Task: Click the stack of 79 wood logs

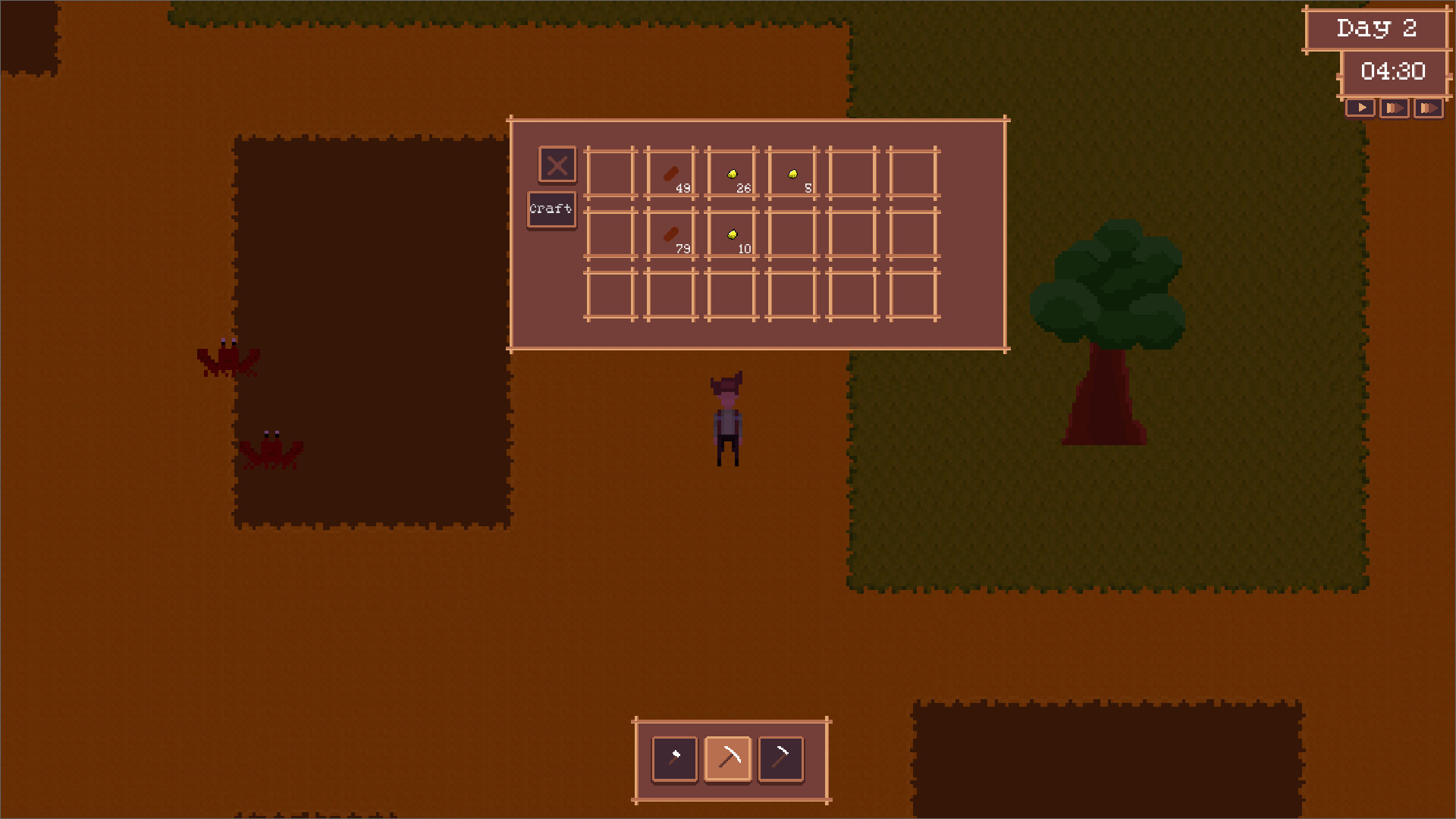Action: (670, 234)
